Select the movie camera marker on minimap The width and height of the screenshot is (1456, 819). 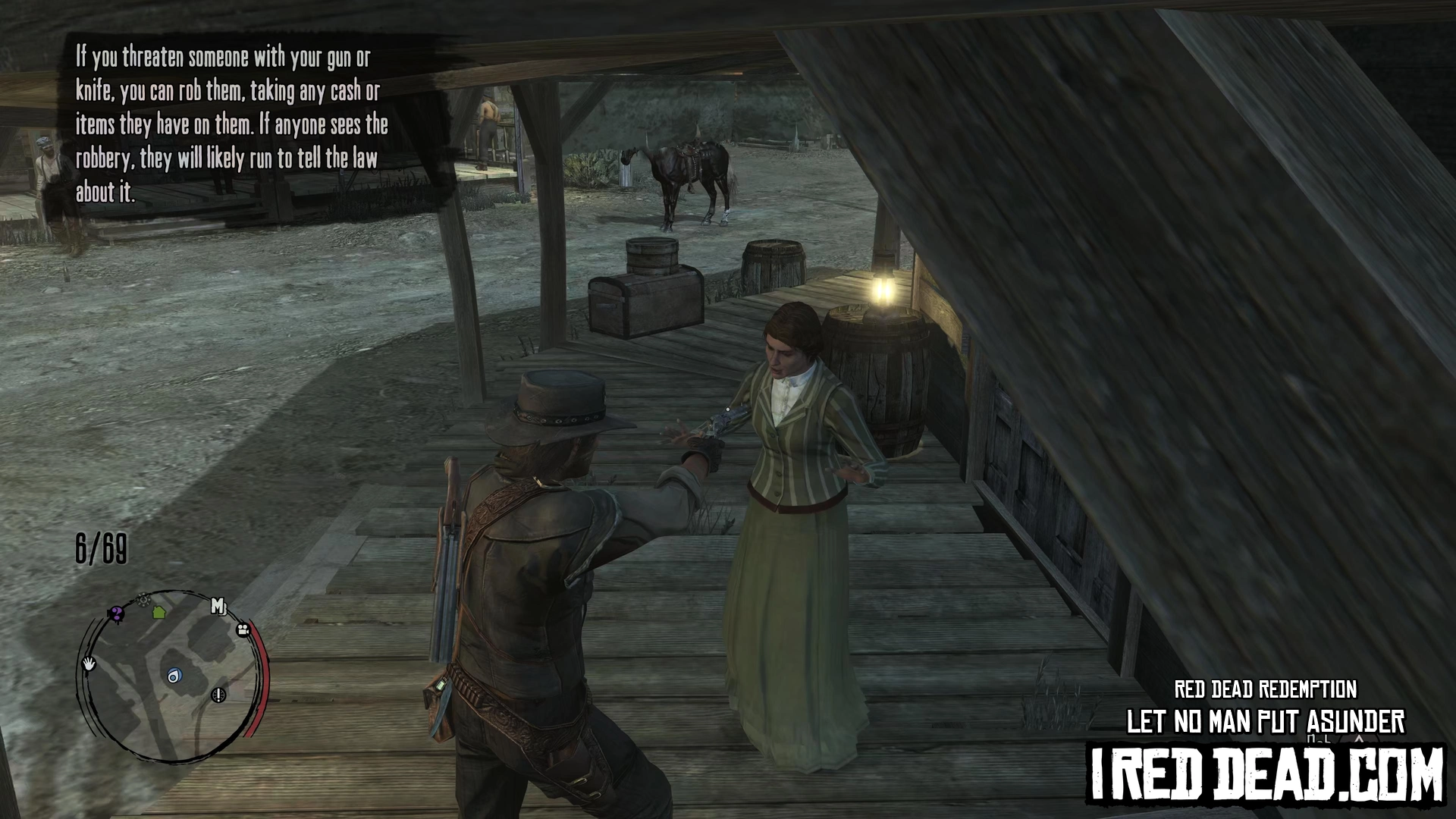pyautogui.click(x=243, y=629)
